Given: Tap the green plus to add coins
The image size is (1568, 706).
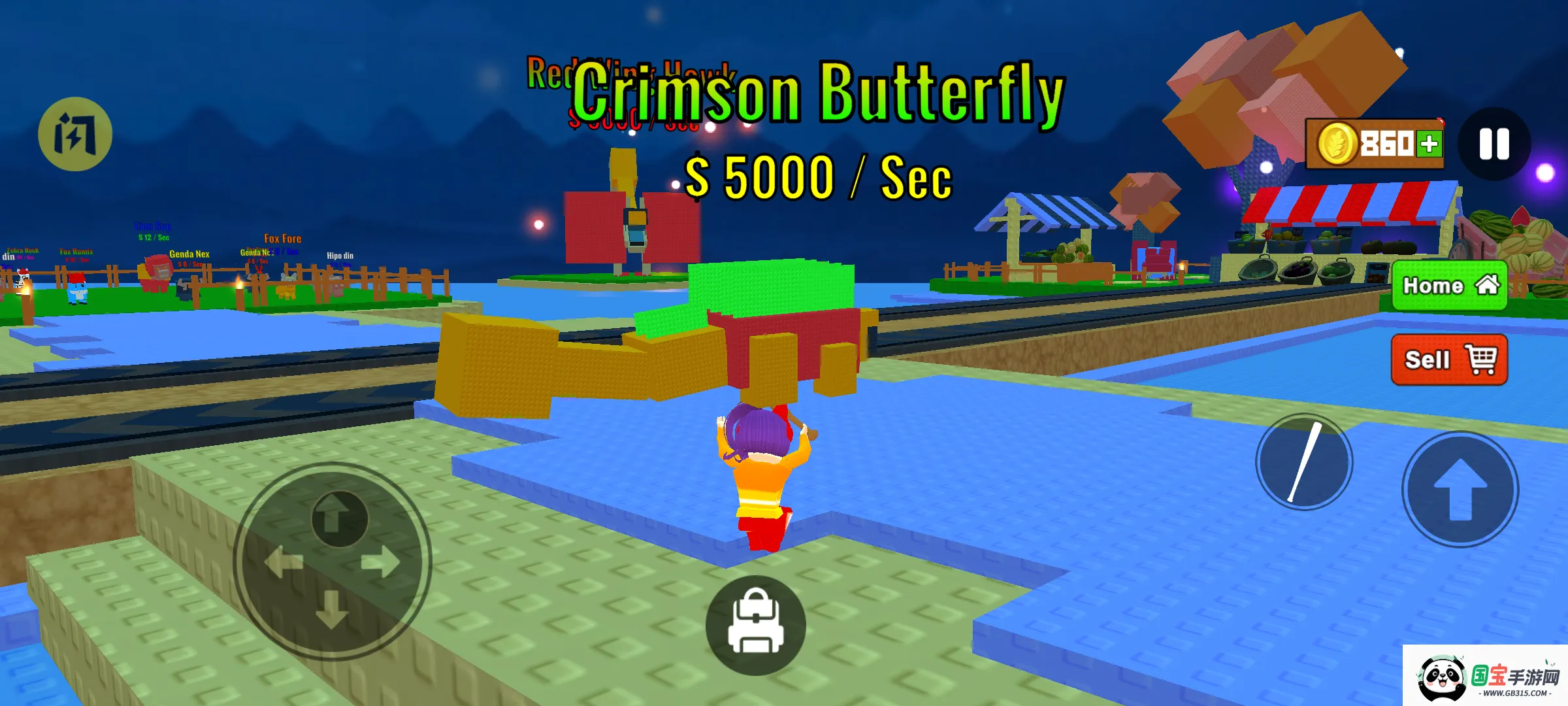Looking at the screenshot, I should [1429, 144].
